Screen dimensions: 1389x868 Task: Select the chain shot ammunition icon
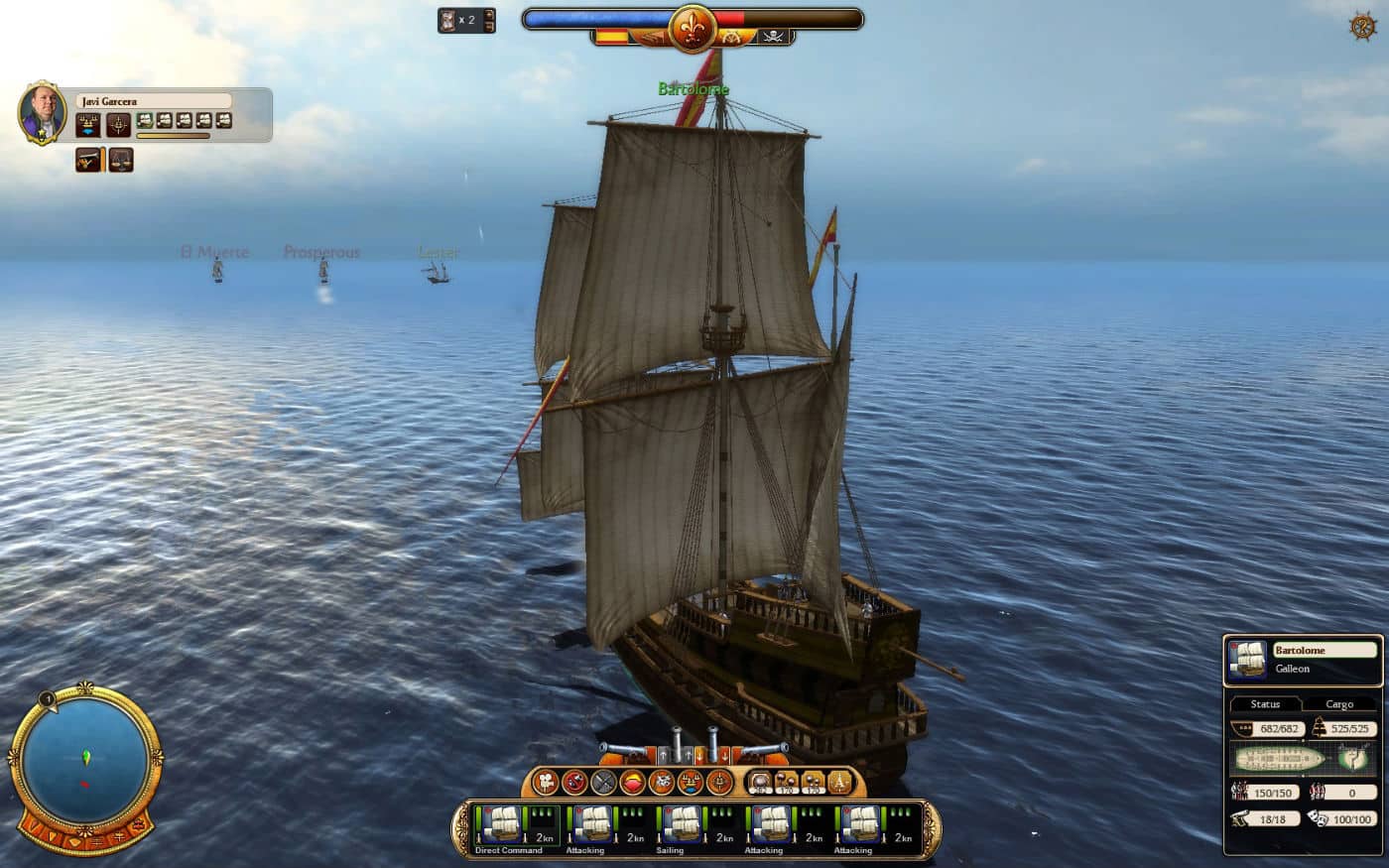click(x=787, y=783)
